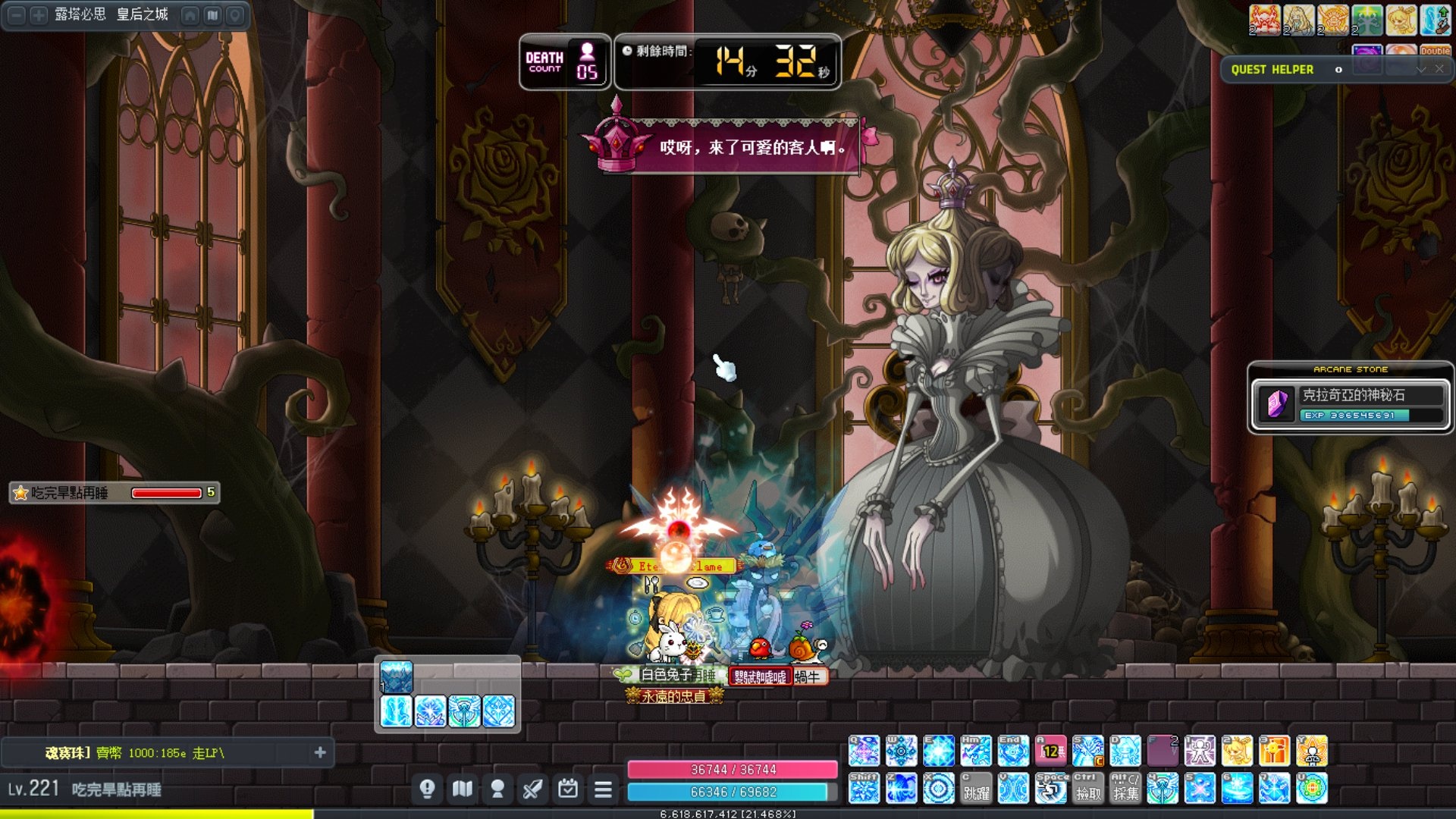Activate the green orb skill icon

pyautogui.click(x=1312, y=789)
